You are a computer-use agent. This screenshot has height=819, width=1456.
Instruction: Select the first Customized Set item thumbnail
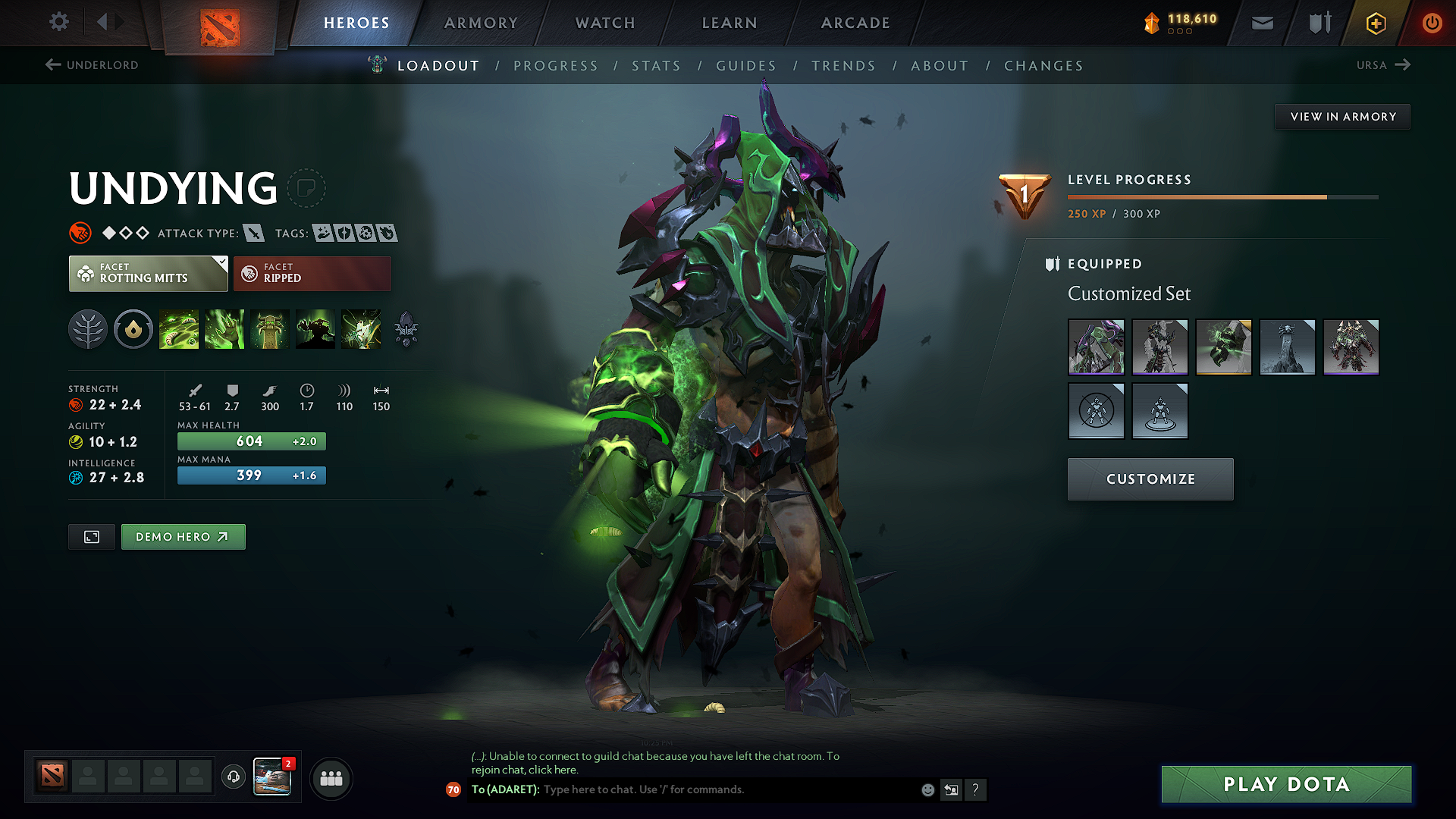pyautogui.click(x=1097, y=347)
